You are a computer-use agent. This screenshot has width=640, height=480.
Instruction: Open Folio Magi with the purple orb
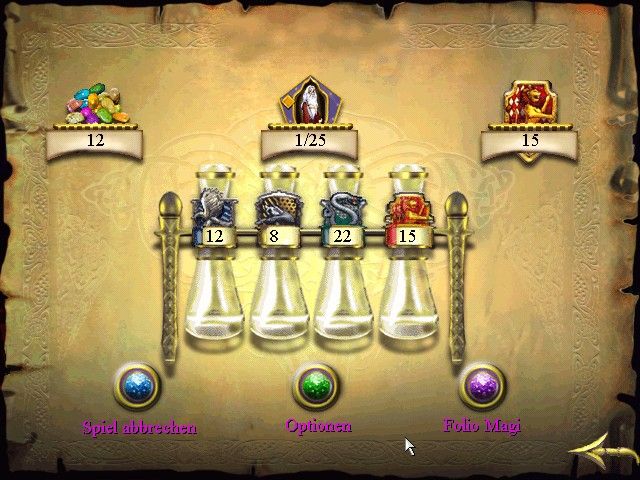[x=482, y=386]
